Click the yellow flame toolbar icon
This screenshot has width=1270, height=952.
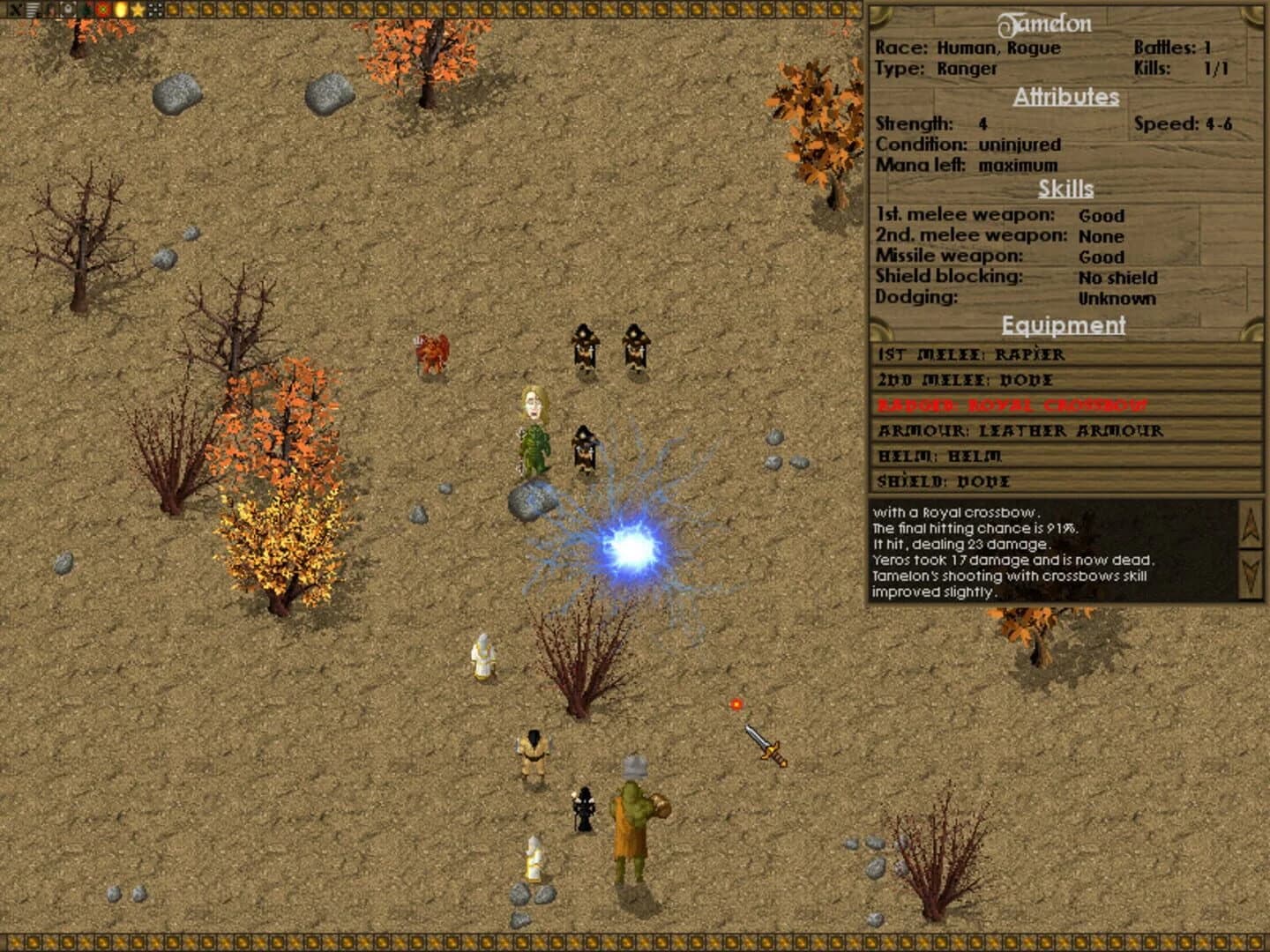click(119, 9)
